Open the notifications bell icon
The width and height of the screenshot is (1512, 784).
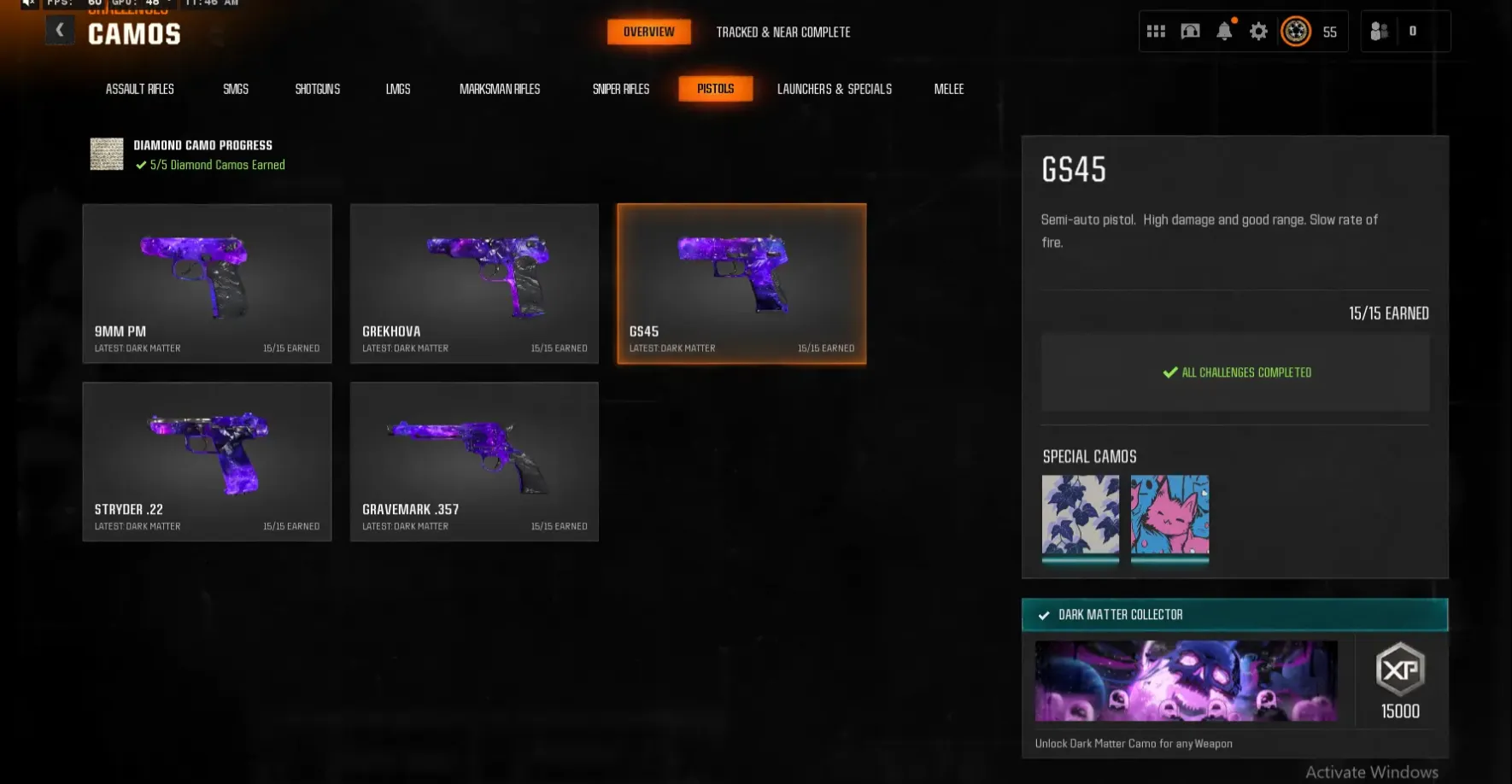(x=1224, y=31)
